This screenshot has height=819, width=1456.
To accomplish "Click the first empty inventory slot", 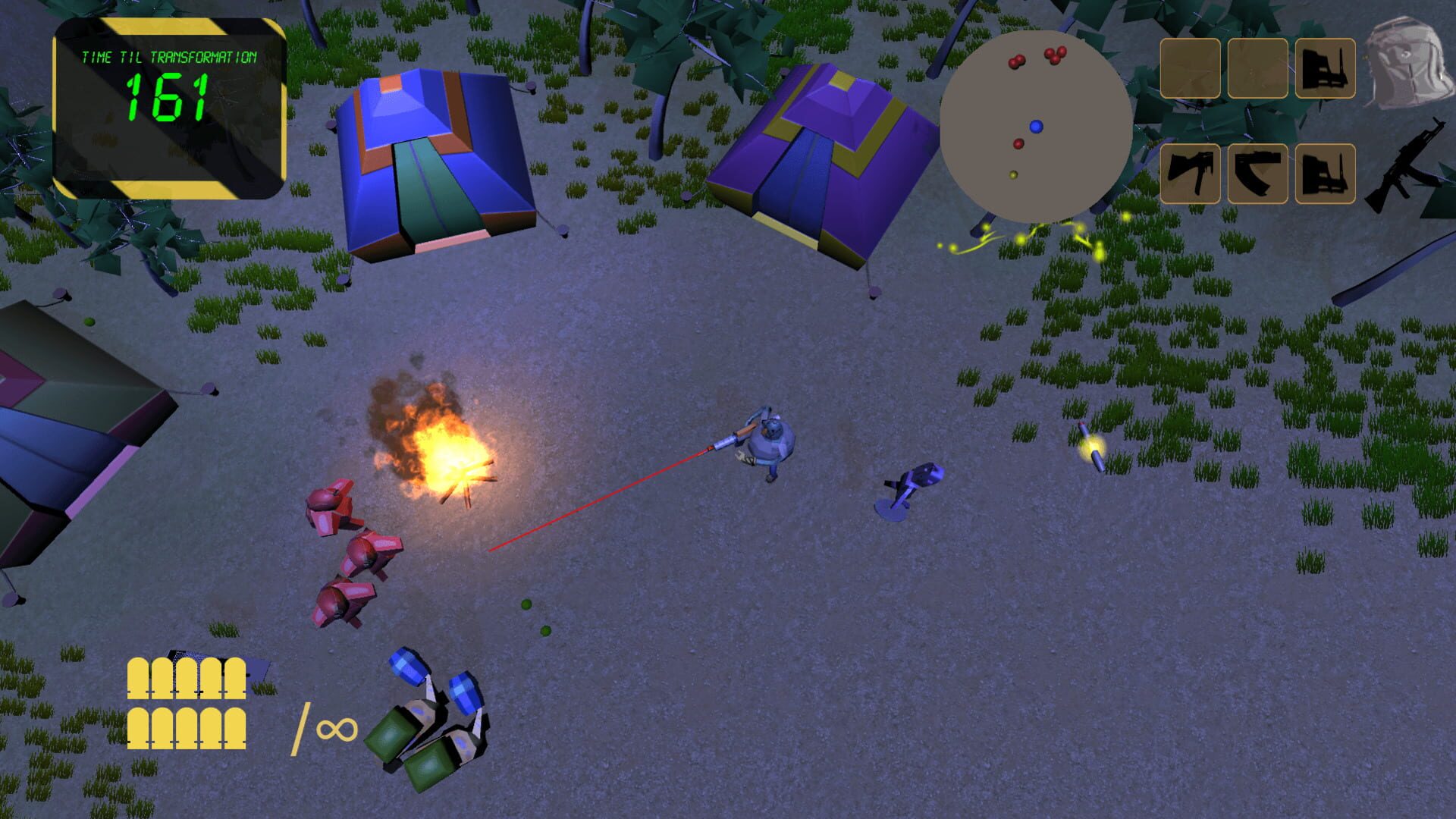I will tap(1191, 67).
